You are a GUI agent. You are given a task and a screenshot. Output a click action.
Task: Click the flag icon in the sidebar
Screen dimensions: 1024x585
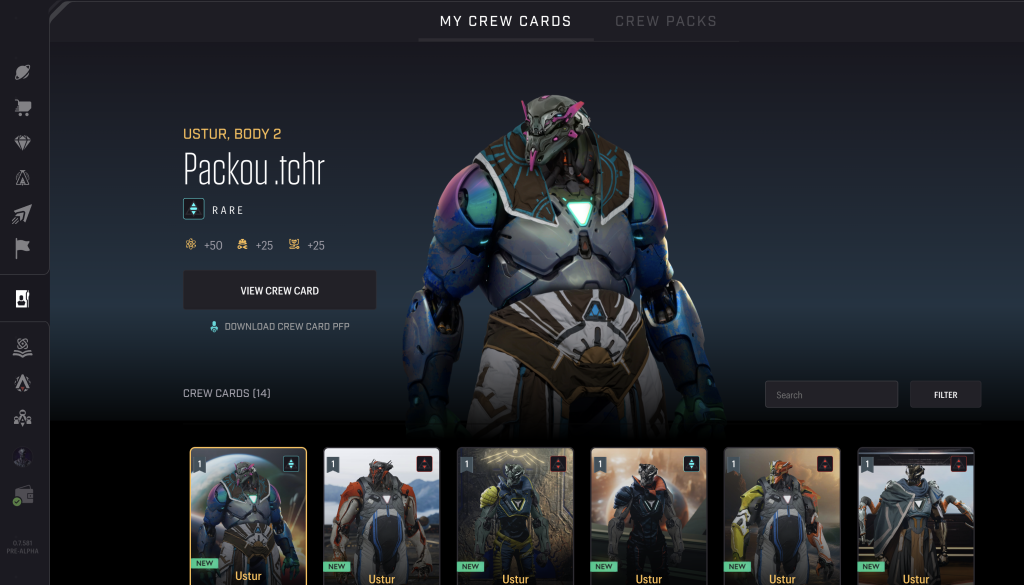pyautogui.click(x=22, y=248)
